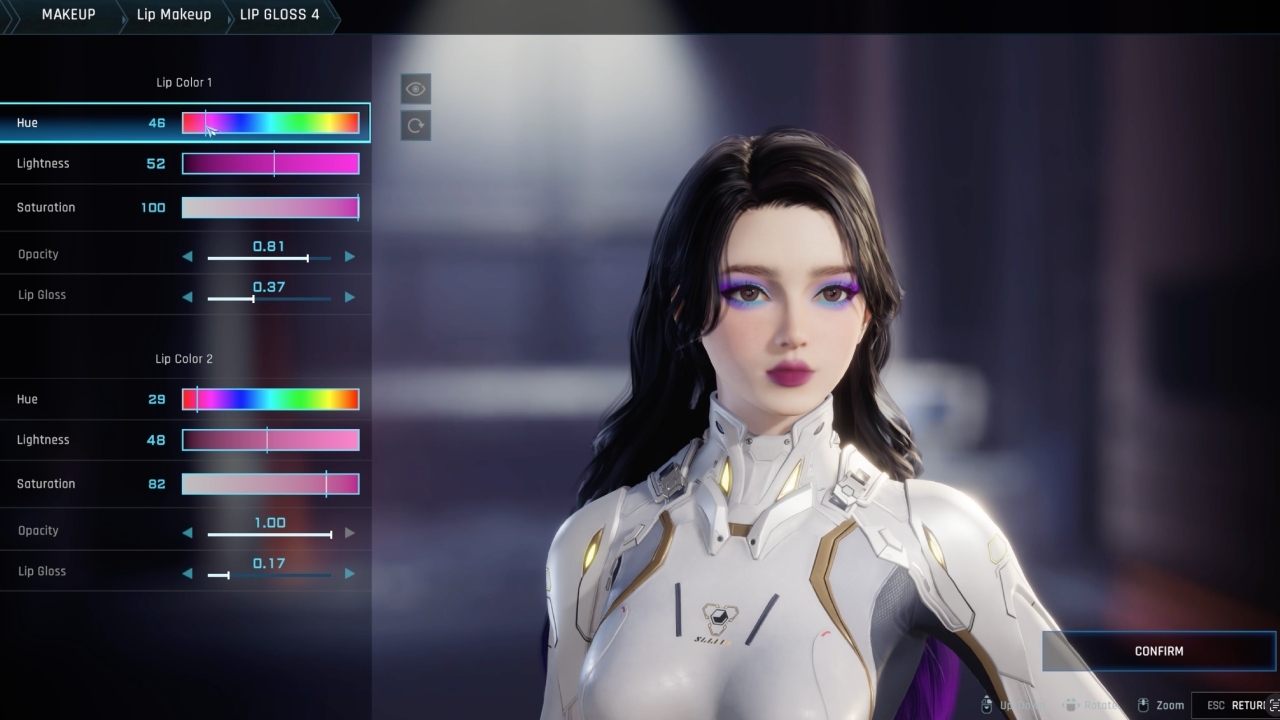Adjust the Lip Color 1 Hue bar

click(270, 123)
